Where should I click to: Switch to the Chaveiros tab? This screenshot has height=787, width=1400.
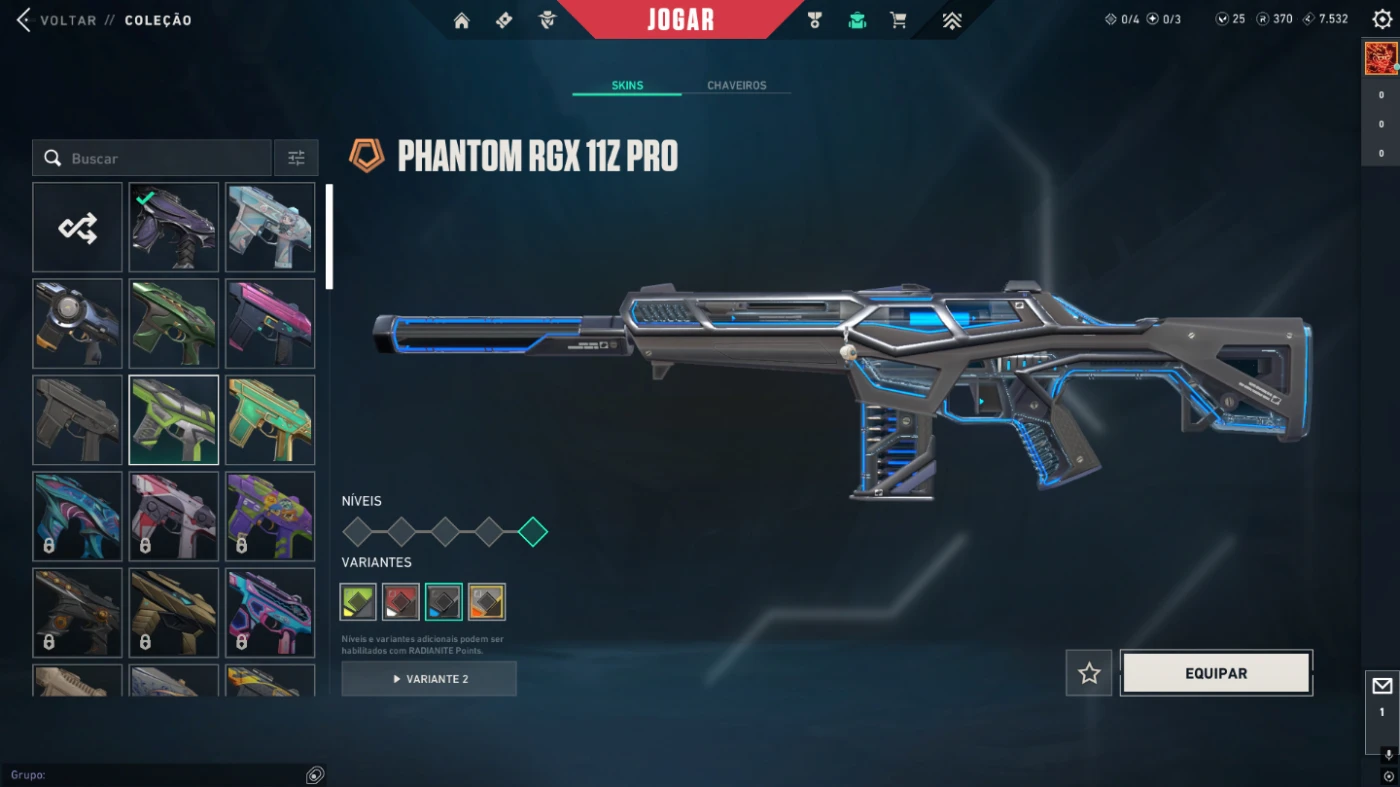coord(736,86)
